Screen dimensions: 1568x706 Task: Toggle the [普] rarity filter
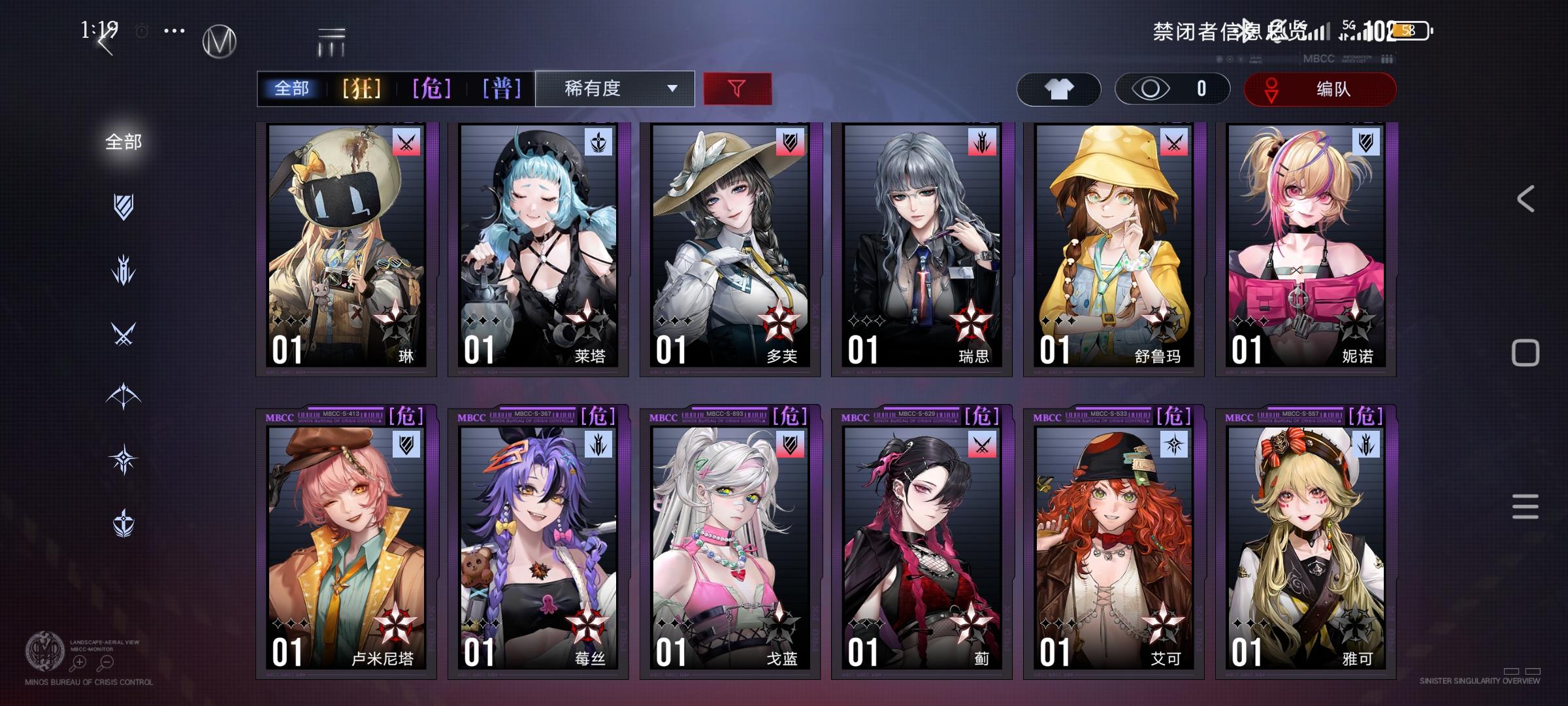click(502, 88)
